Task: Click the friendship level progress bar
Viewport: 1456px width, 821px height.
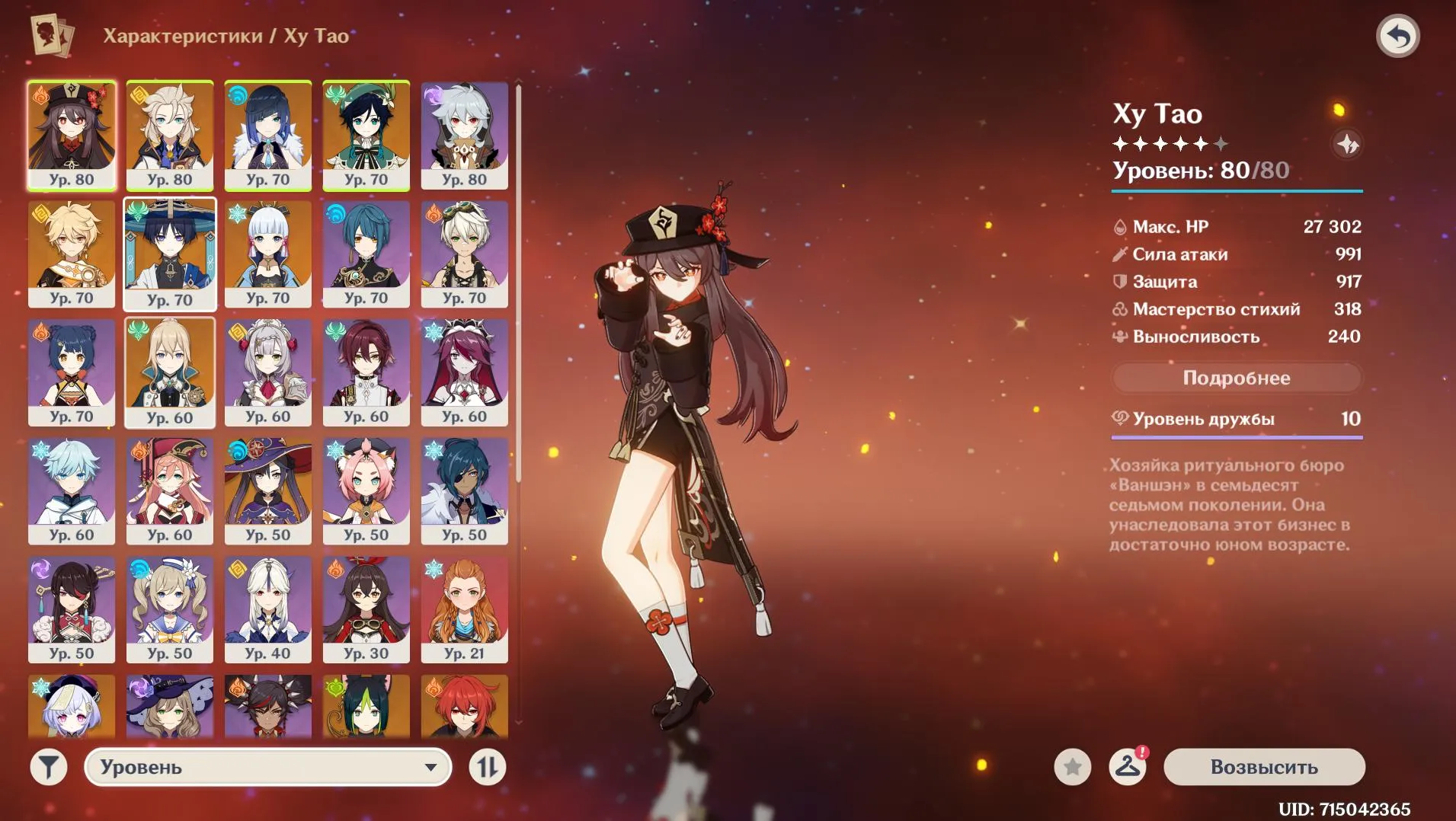Action: (x=1237, y=436)
